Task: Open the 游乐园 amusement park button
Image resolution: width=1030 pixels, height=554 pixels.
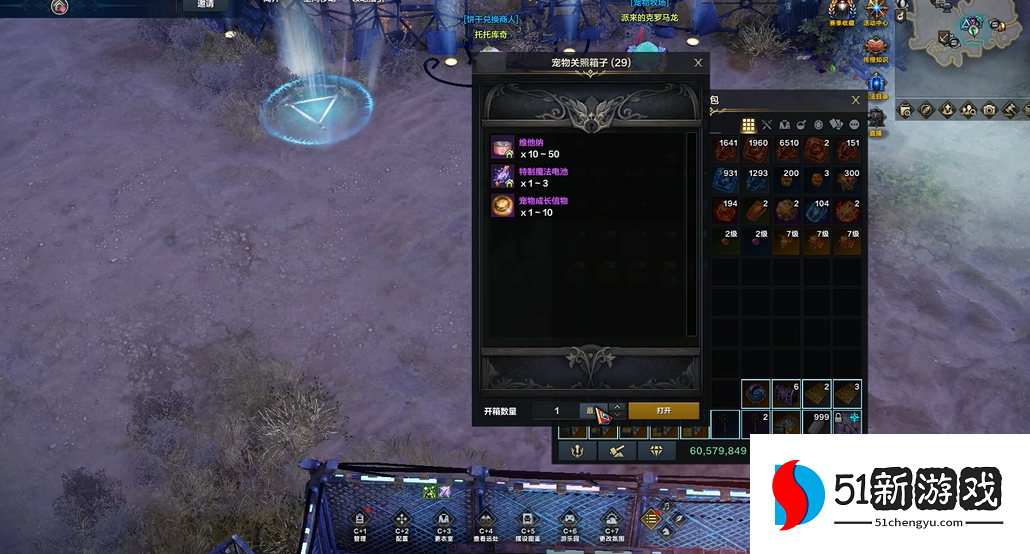Action: click(x=569, y=521)
